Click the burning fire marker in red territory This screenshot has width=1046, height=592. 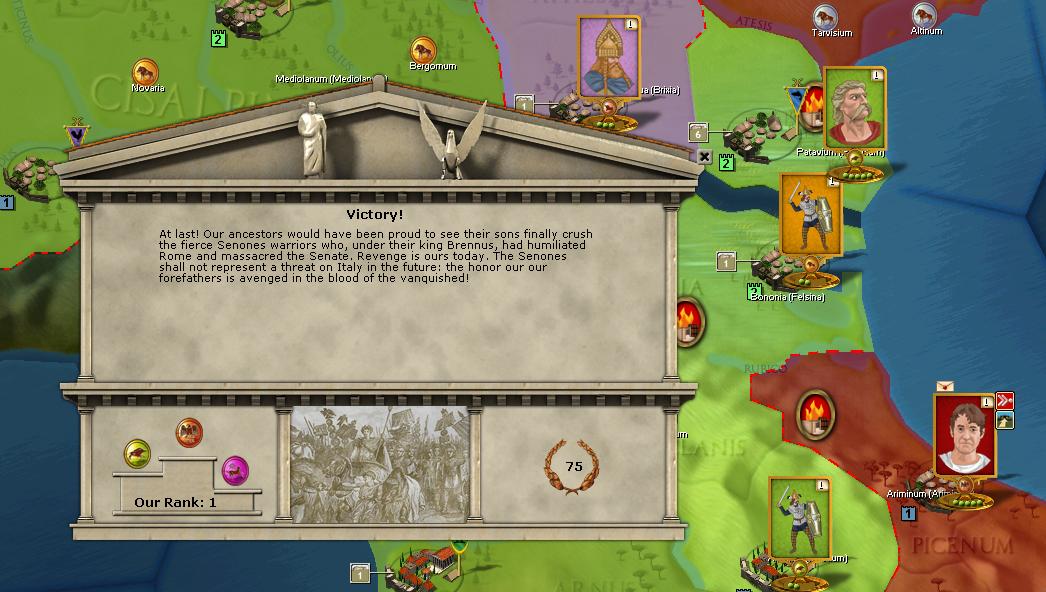pos(815,413)
